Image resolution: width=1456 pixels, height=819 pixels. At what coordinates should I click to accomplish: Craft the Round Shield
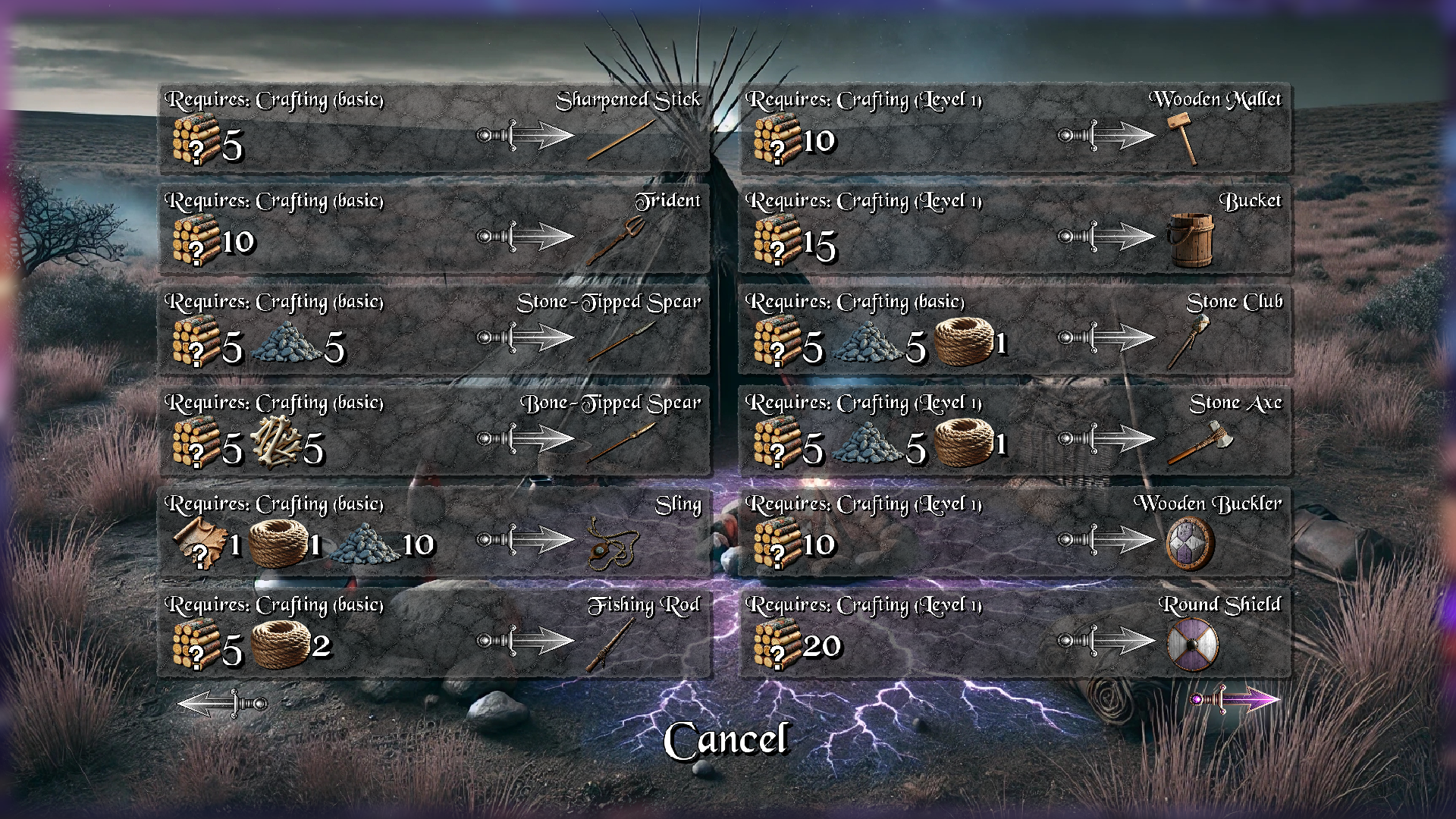point(1015,633)
